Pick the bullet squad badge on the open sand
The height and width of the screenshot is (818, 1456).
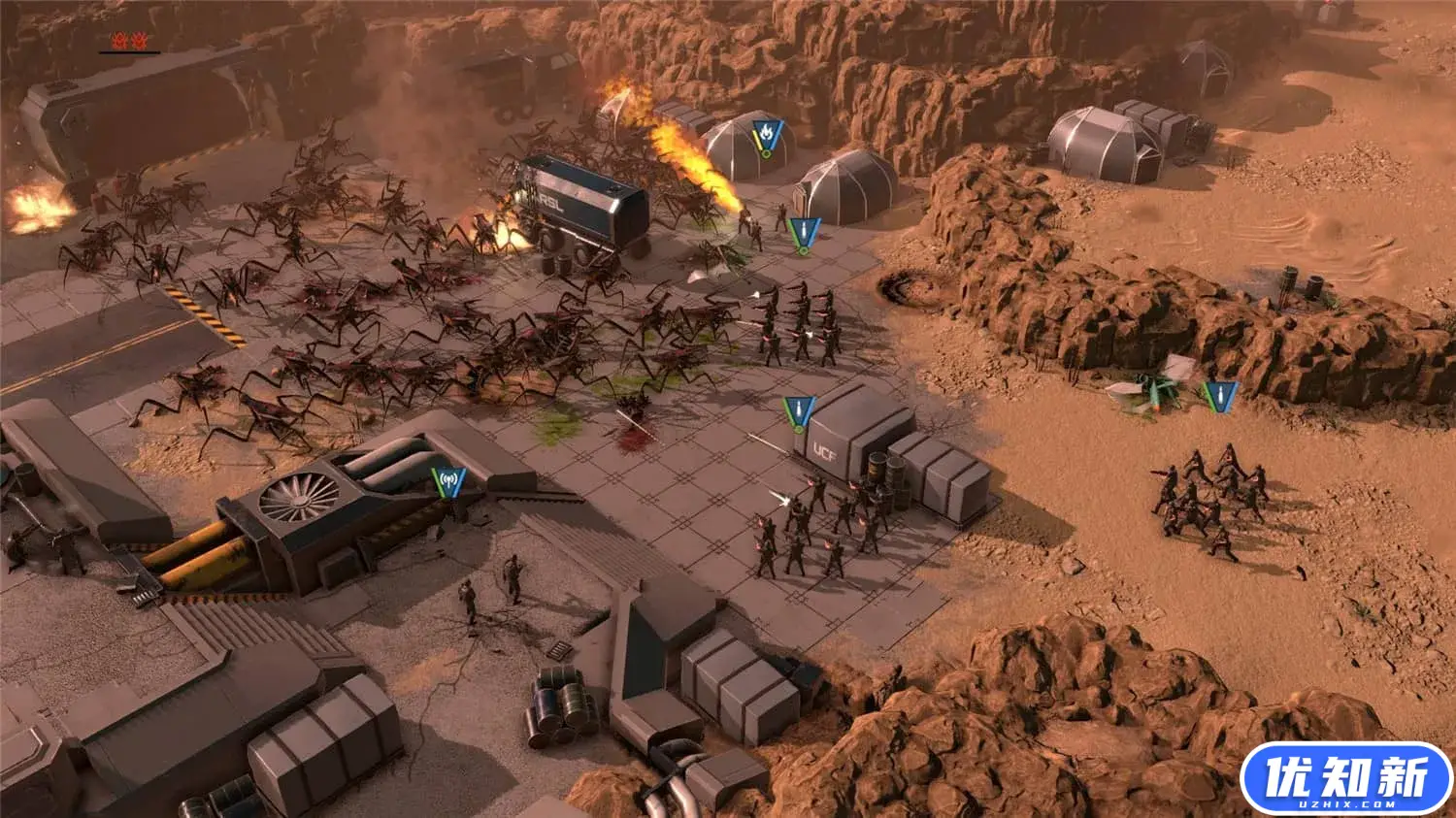(1219, 395)
